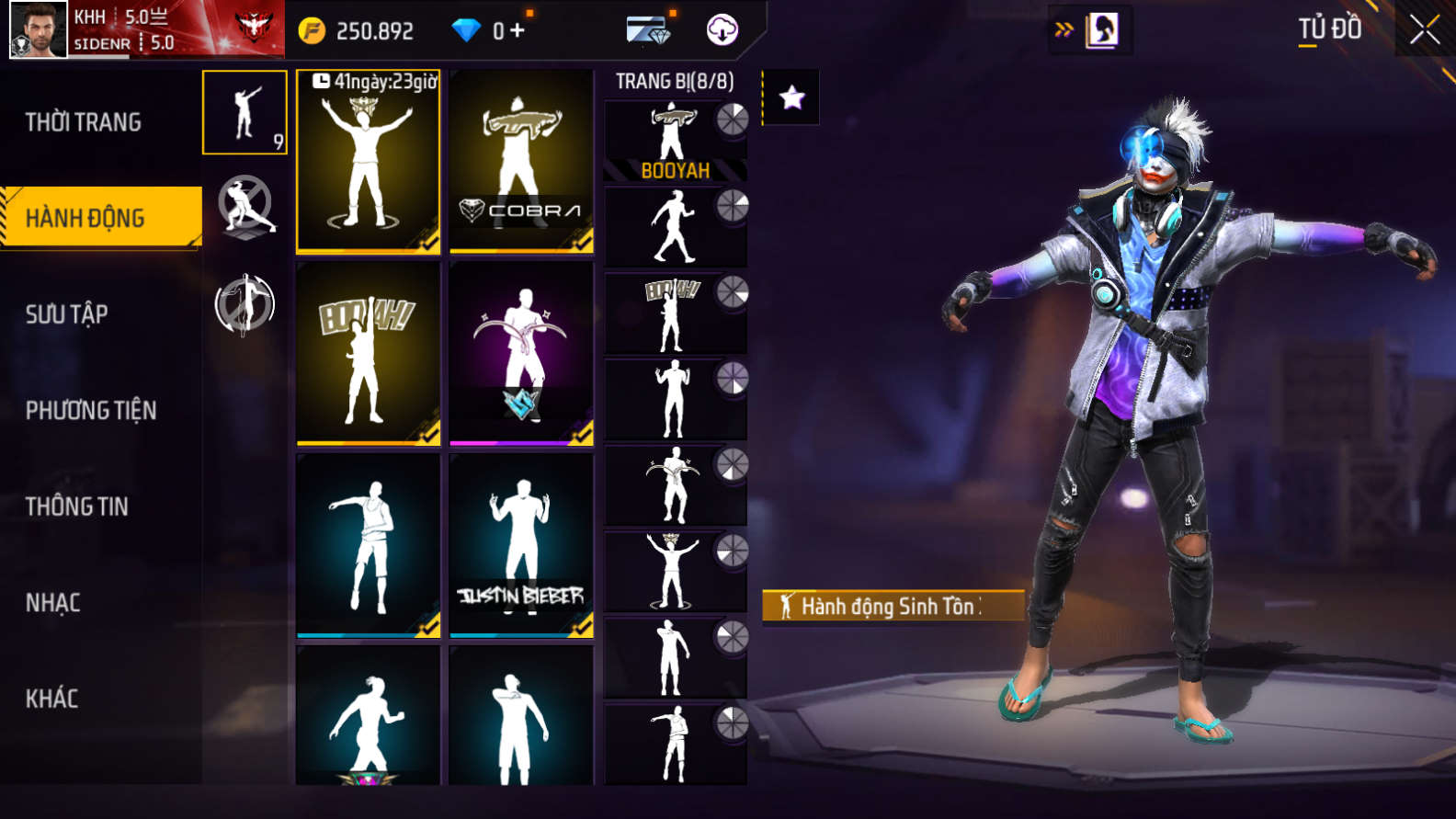Screen dimensions: 1456x819
Task: Click the player profile avatar
Action: coord(39,29)
